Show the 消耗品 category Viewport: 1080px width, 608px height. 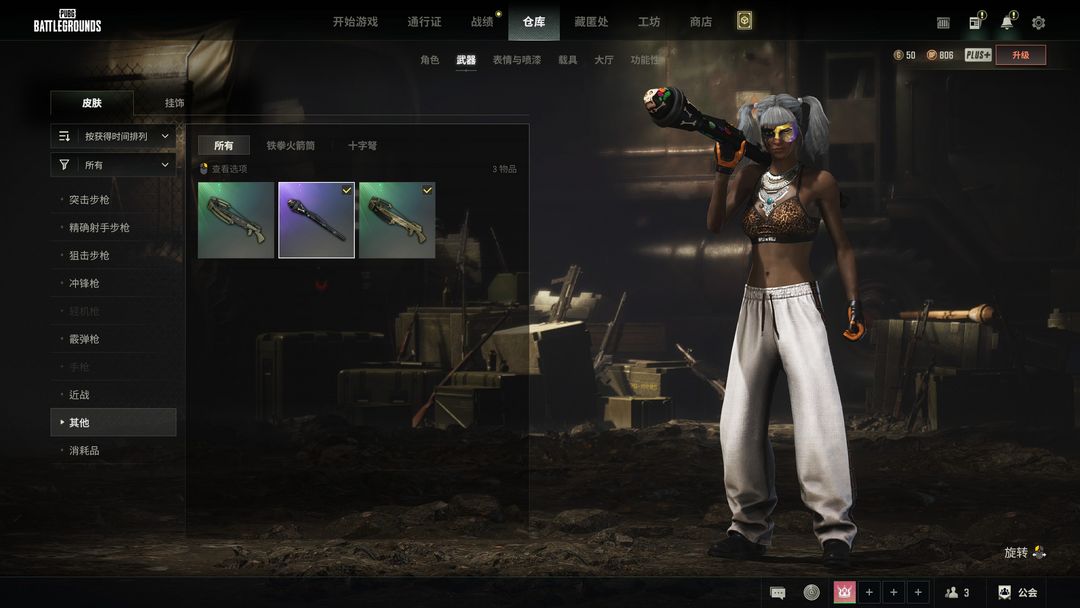pos(84,451)
